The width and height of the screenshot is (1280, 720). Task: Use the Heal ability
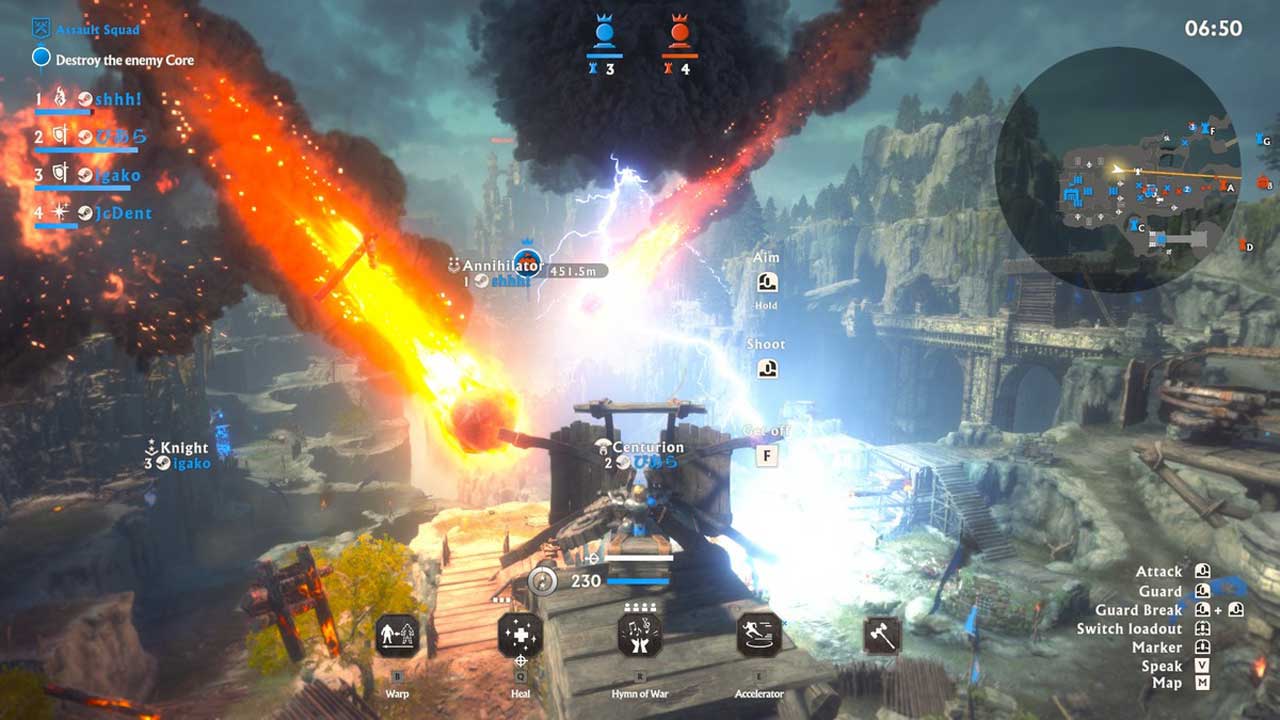pyautogui.click(x=520, y=635)
